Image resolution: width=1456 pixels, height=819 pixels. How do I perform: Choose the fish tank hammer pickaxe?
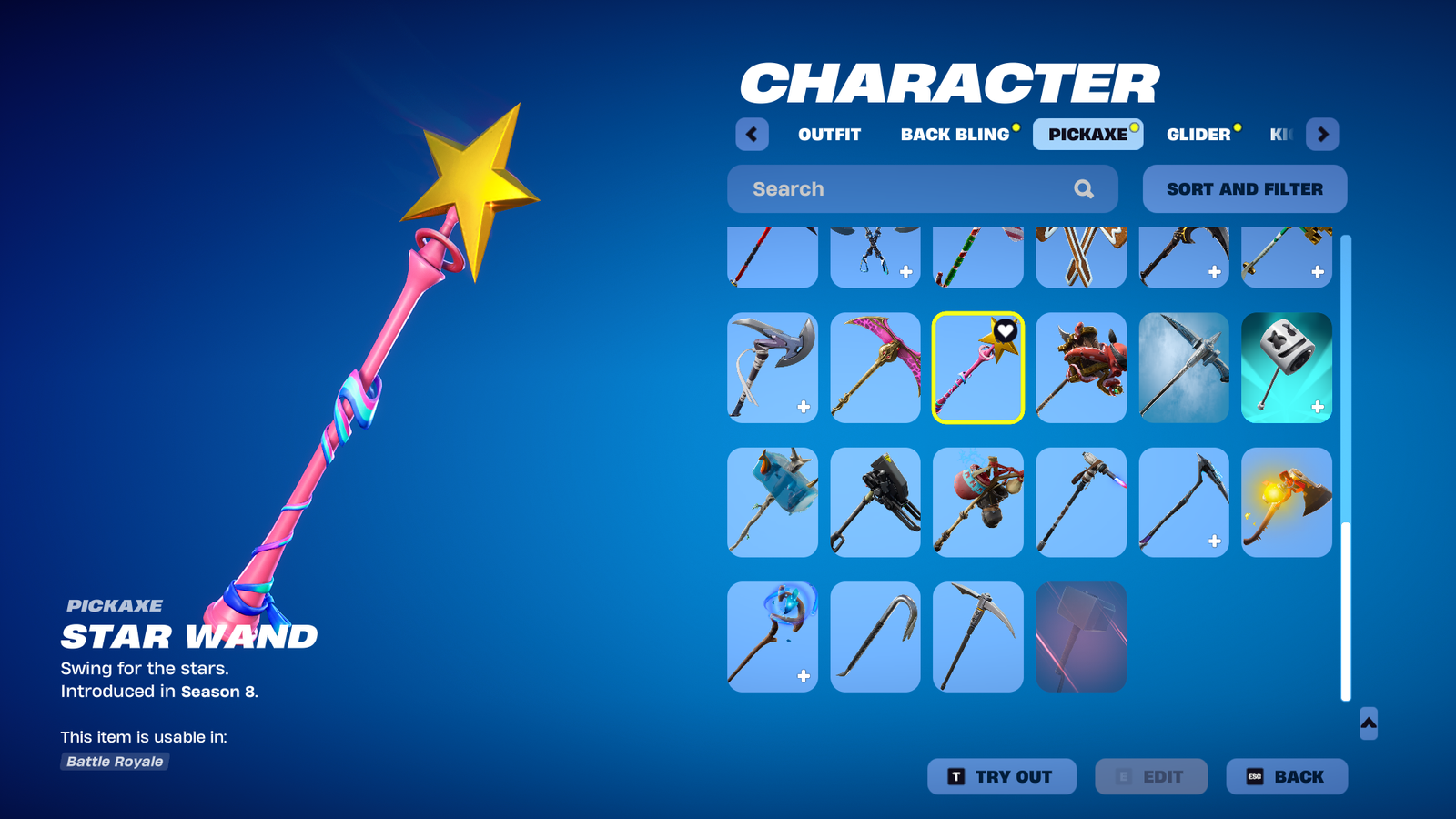(x=772, y=502)
